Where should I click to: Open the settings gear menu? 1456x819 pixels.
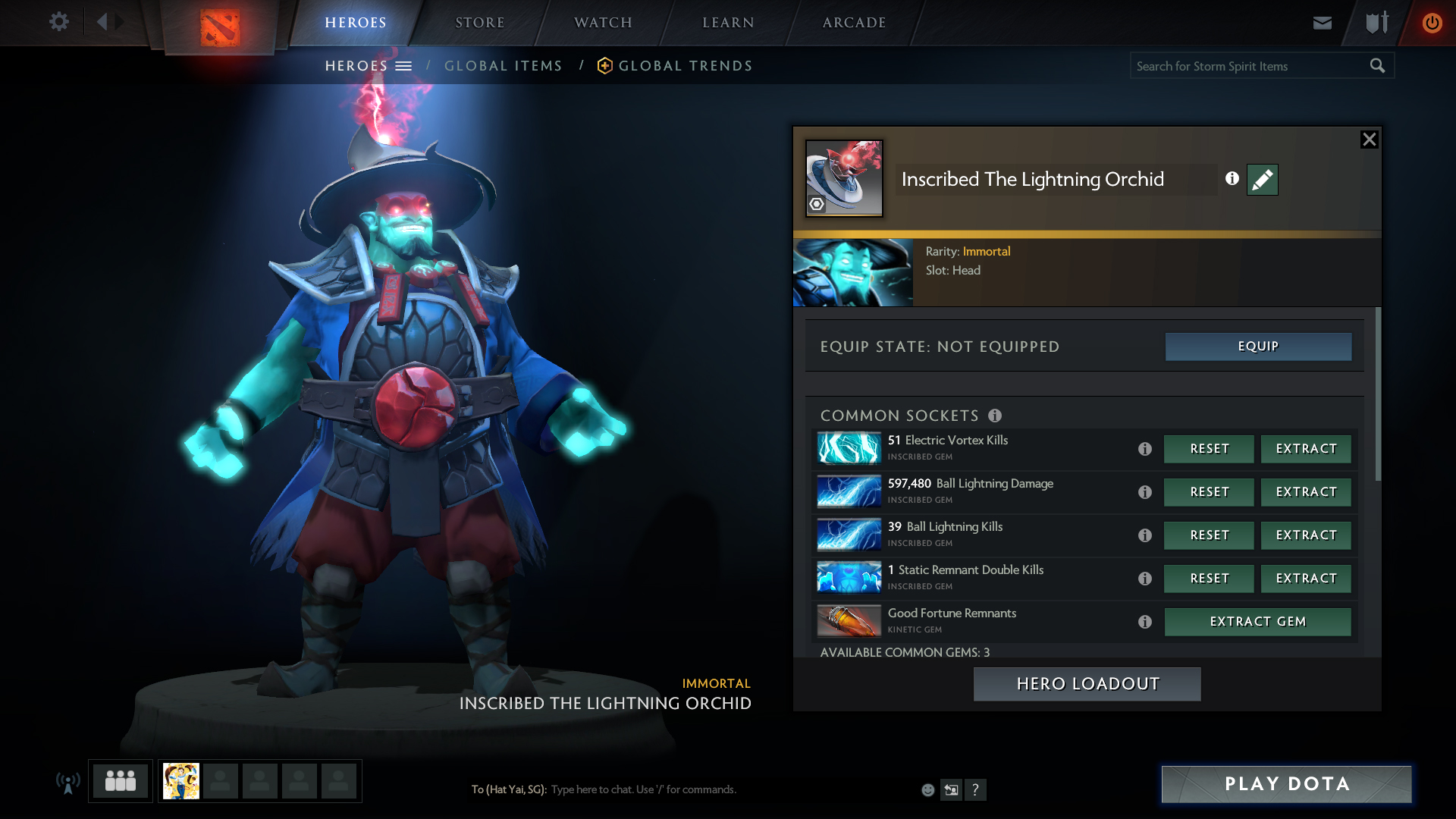58,22
